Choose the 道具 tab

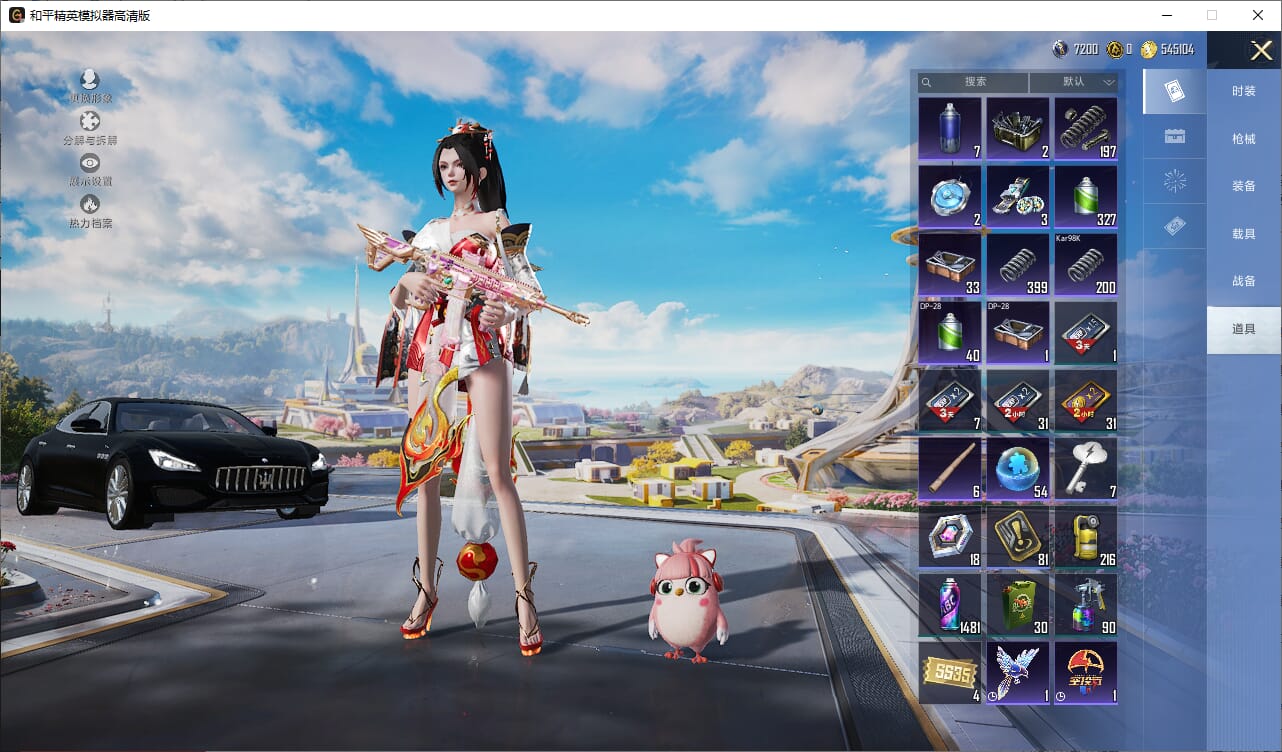tap(1243, 329)
